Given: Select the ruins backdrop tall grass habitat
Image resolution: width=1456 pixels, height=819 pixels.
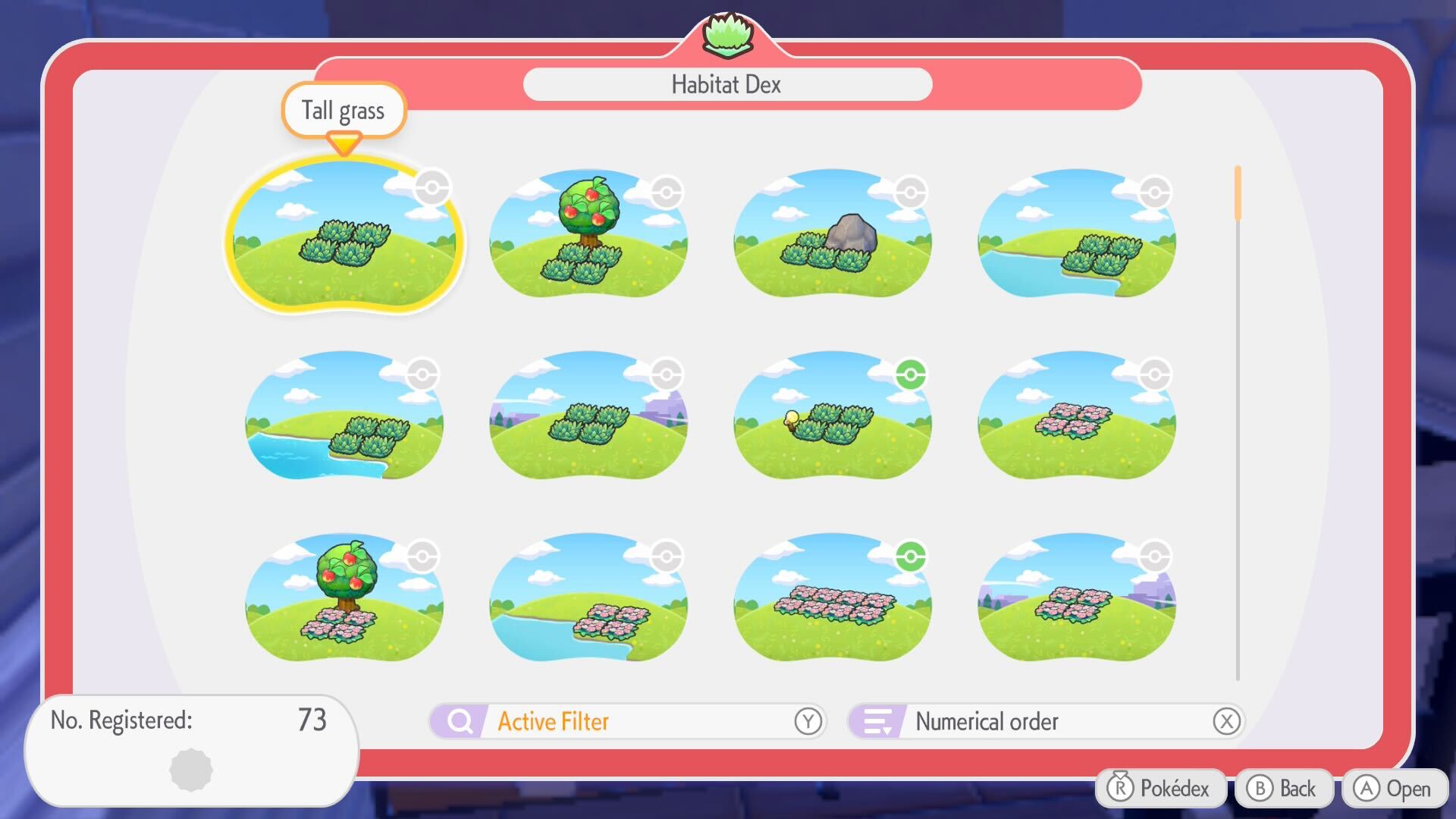Looking at the screenshot, I should (x=588, y=419).
